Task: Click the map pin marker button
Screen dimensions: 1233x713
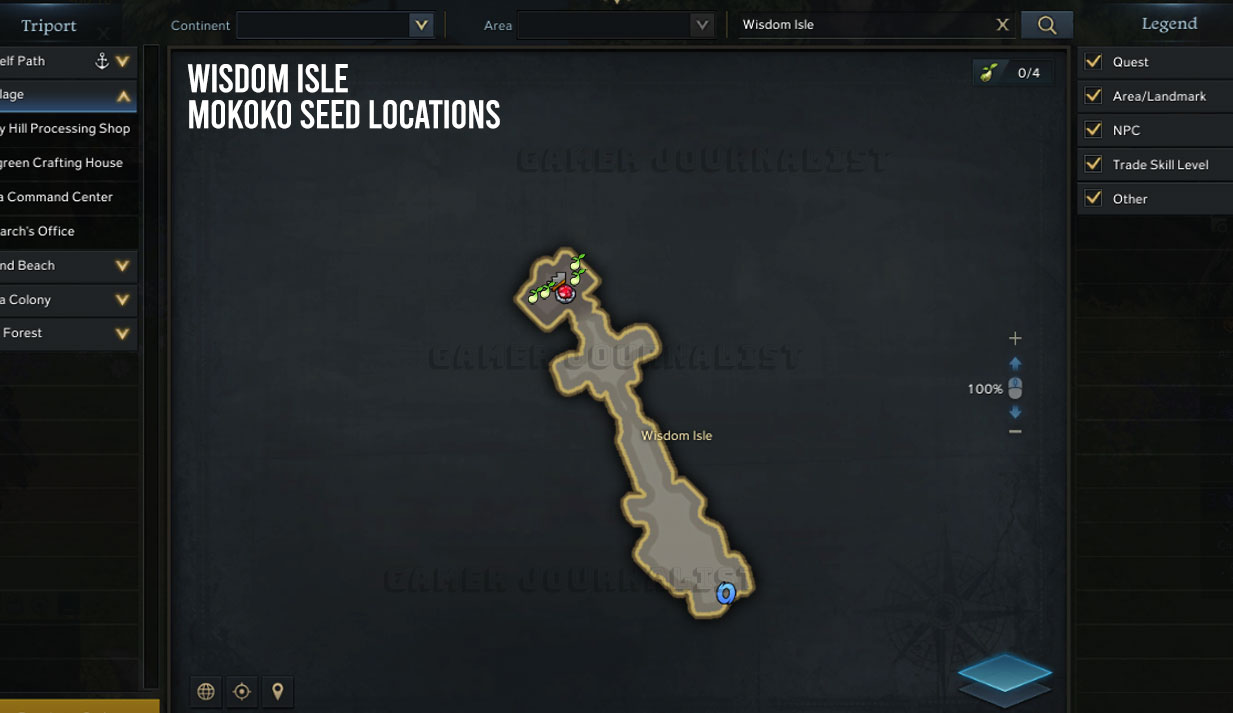Action: point(277,691)
